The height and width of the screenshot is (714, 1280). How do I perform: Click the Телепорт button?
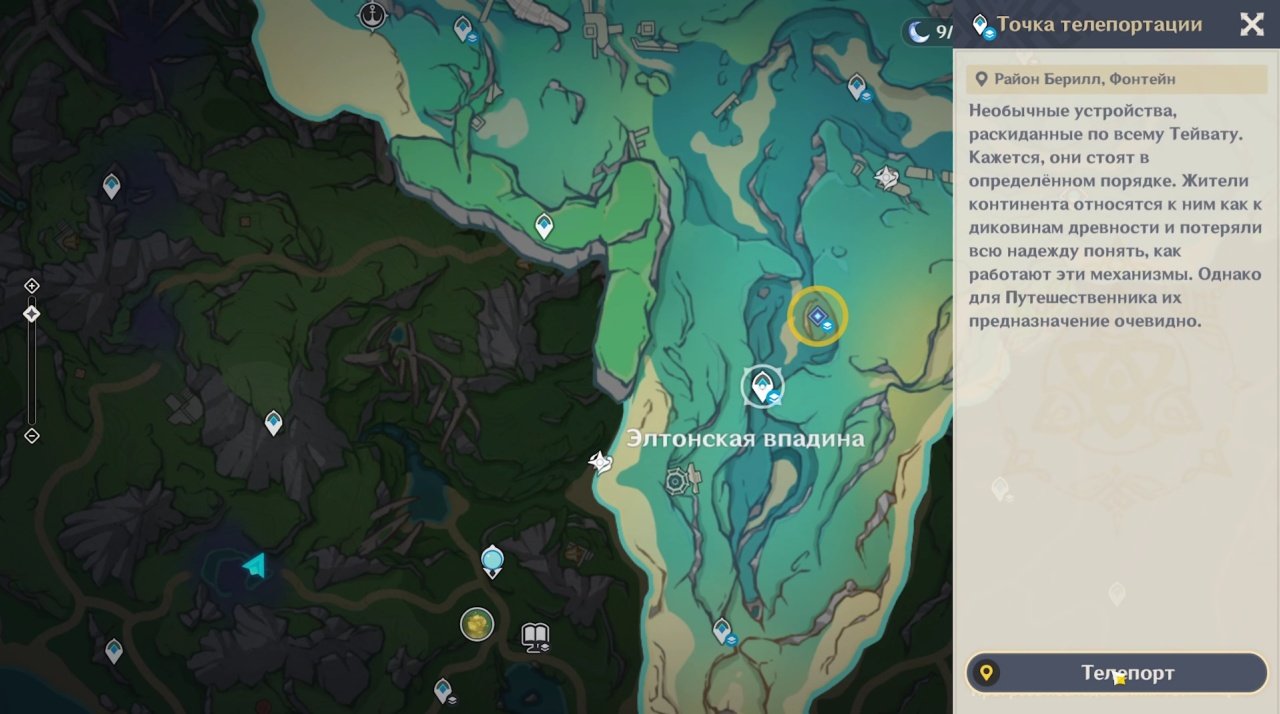coord(1116,673)
